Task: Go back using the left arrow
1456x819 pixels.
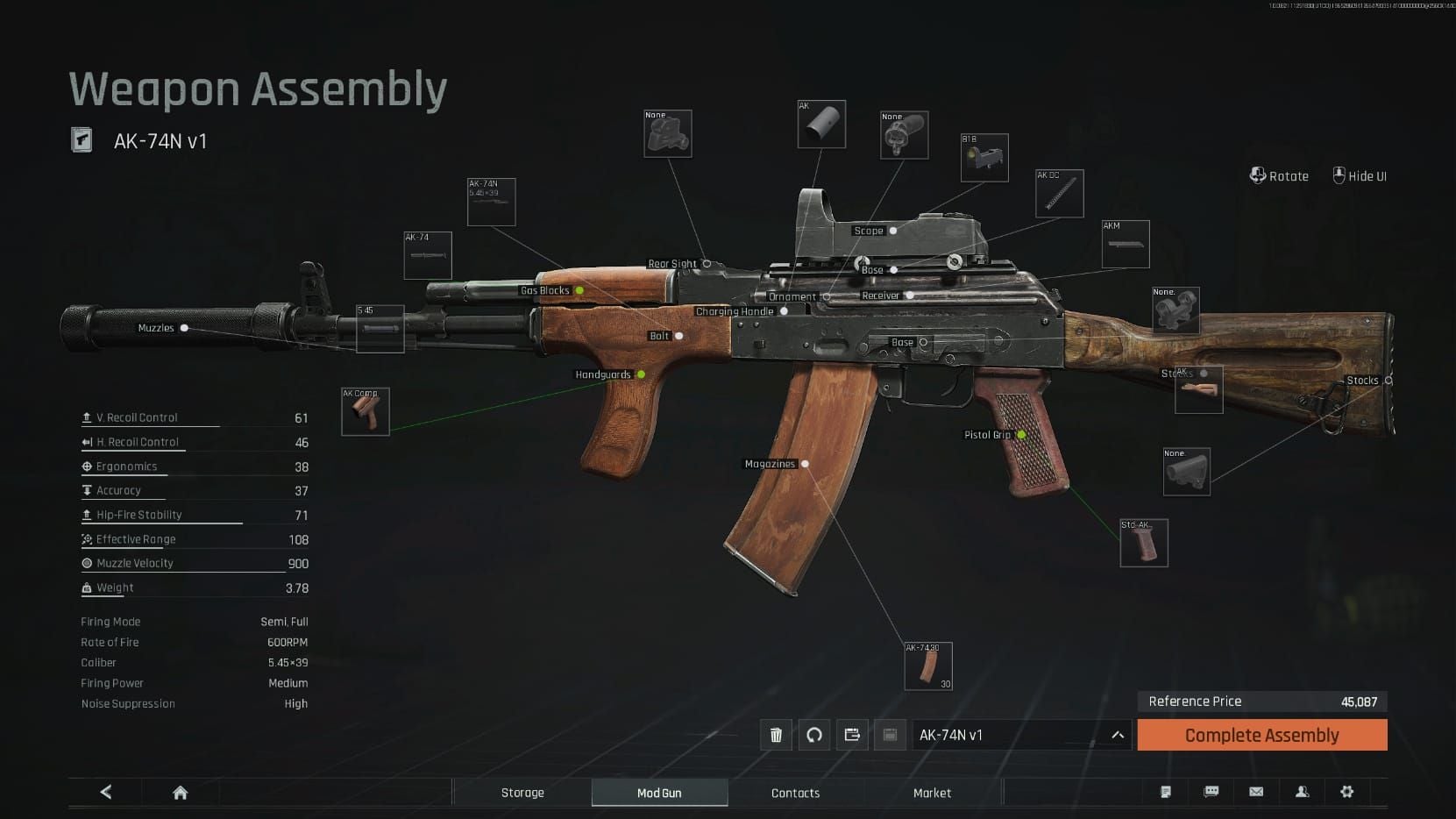Action: coord(106,793)
